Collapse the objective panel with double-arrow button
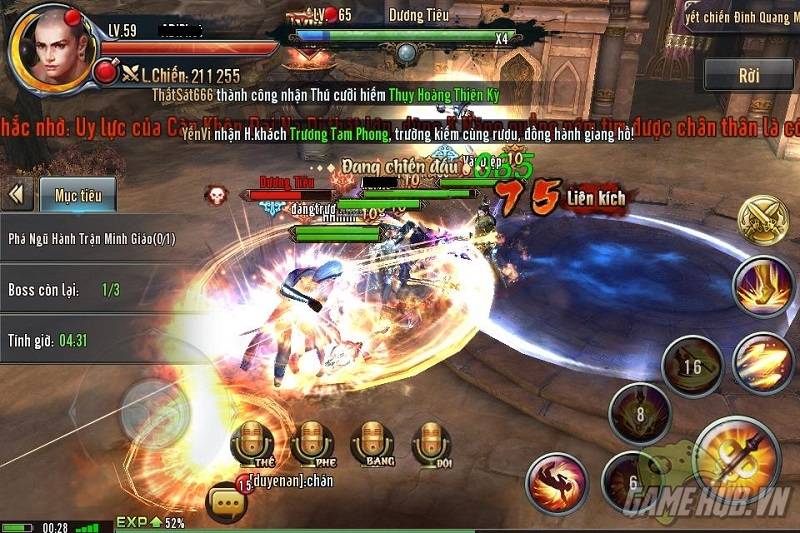The image size is (800, 533). click(18, 194)
